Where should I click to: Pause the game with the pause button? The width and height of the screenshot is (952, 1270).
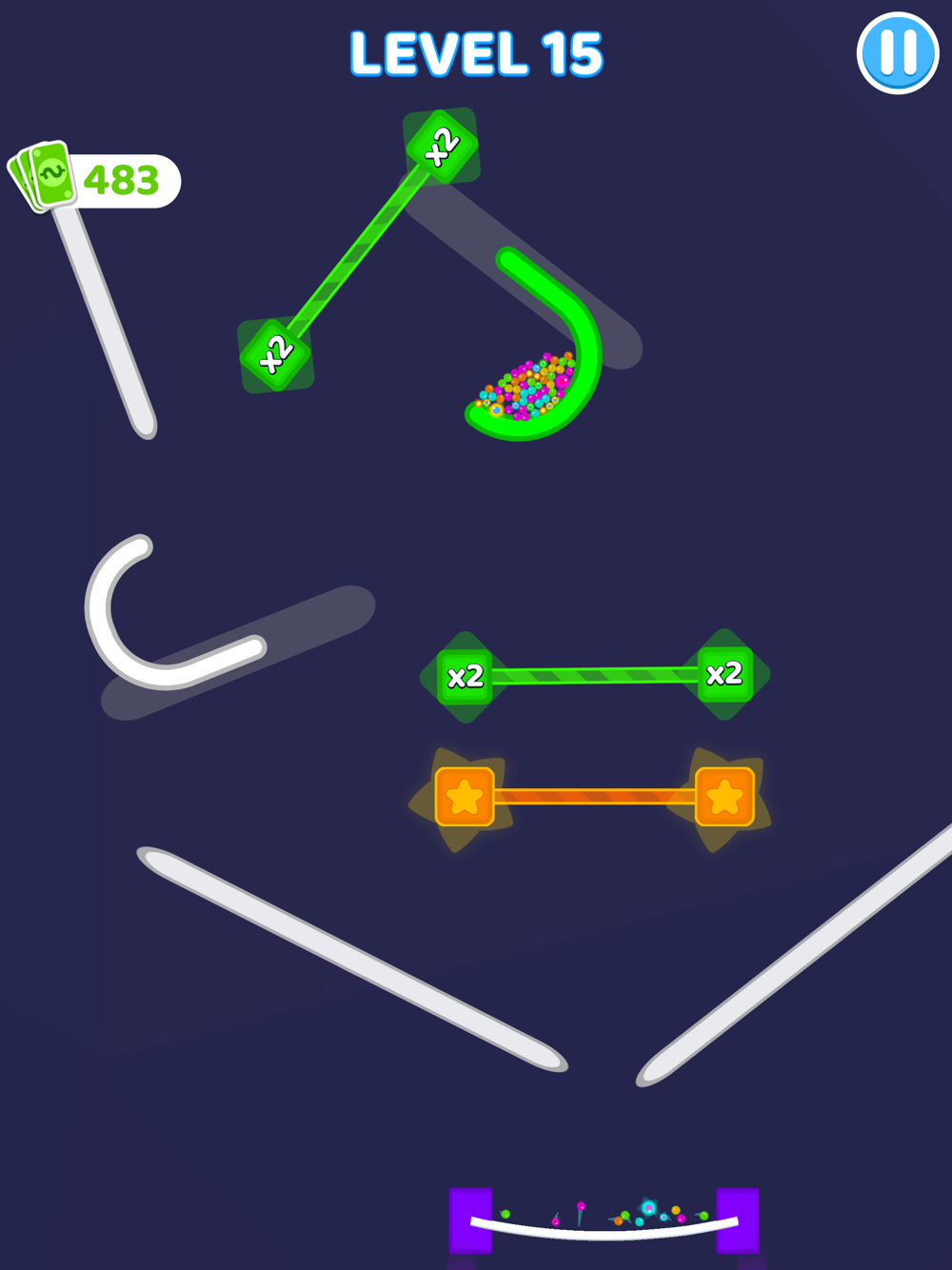pos(897,53)
